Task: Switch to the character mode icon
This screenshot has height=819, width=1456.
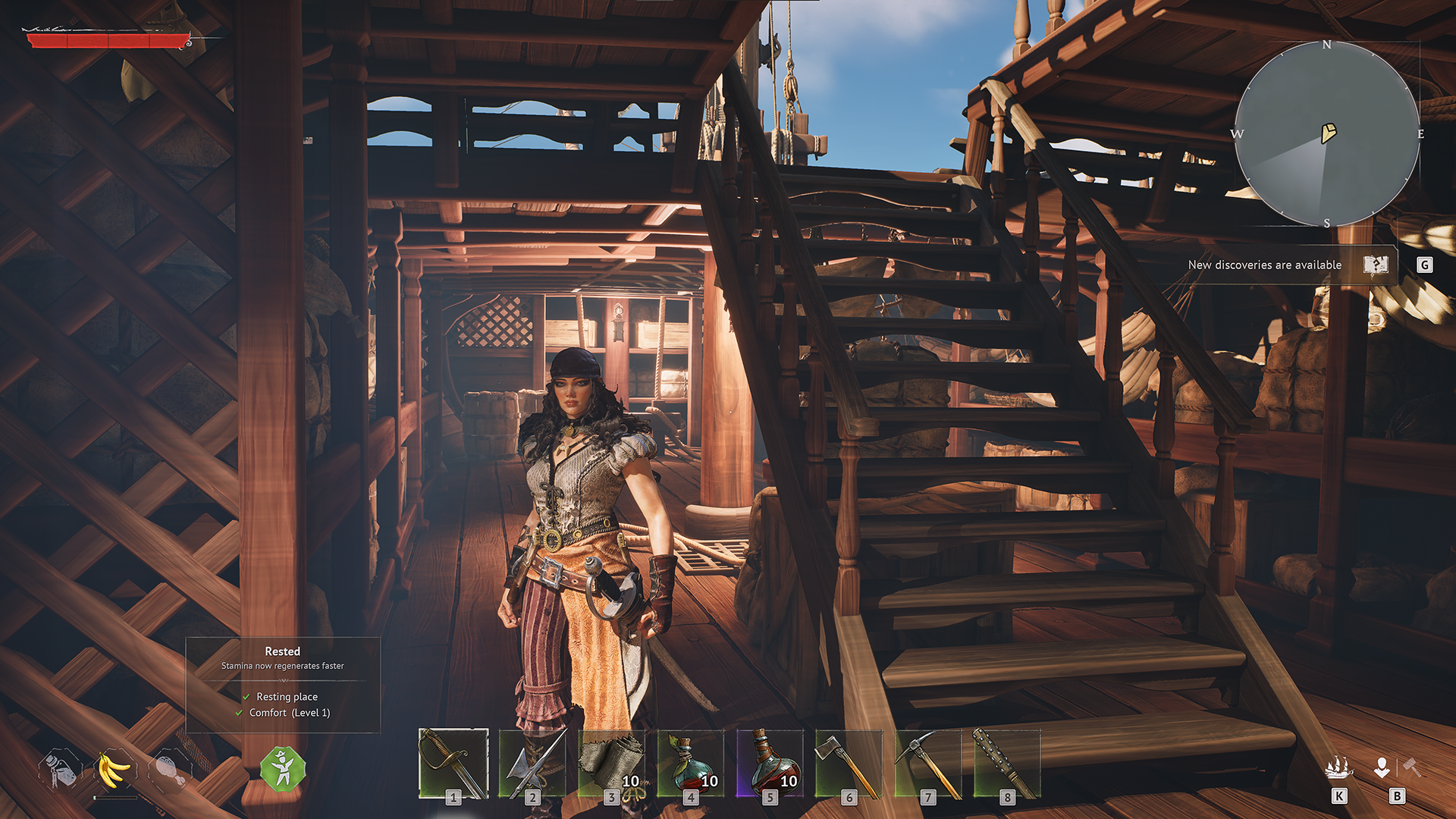Action: (1382, 767)
